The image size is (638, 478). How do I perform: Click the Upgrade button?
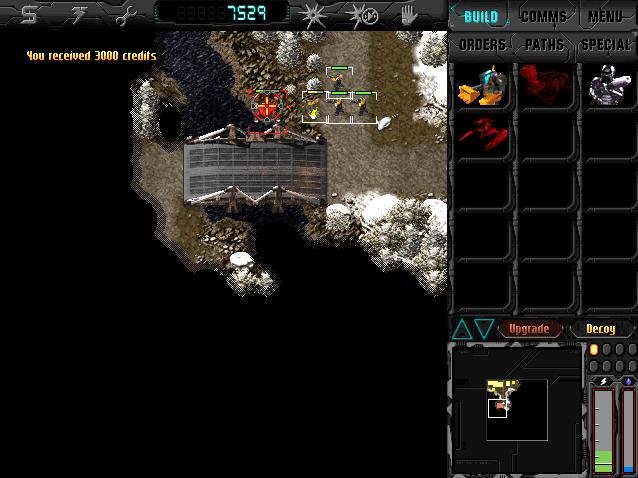529,329
